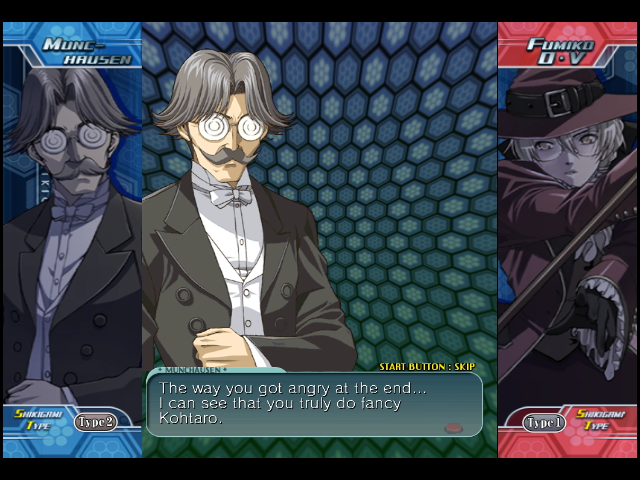Image resolution: width=640 pixels, height=480 pixels.
Task: Select the Type 1 shikigami badge
Action: (544, 422)
